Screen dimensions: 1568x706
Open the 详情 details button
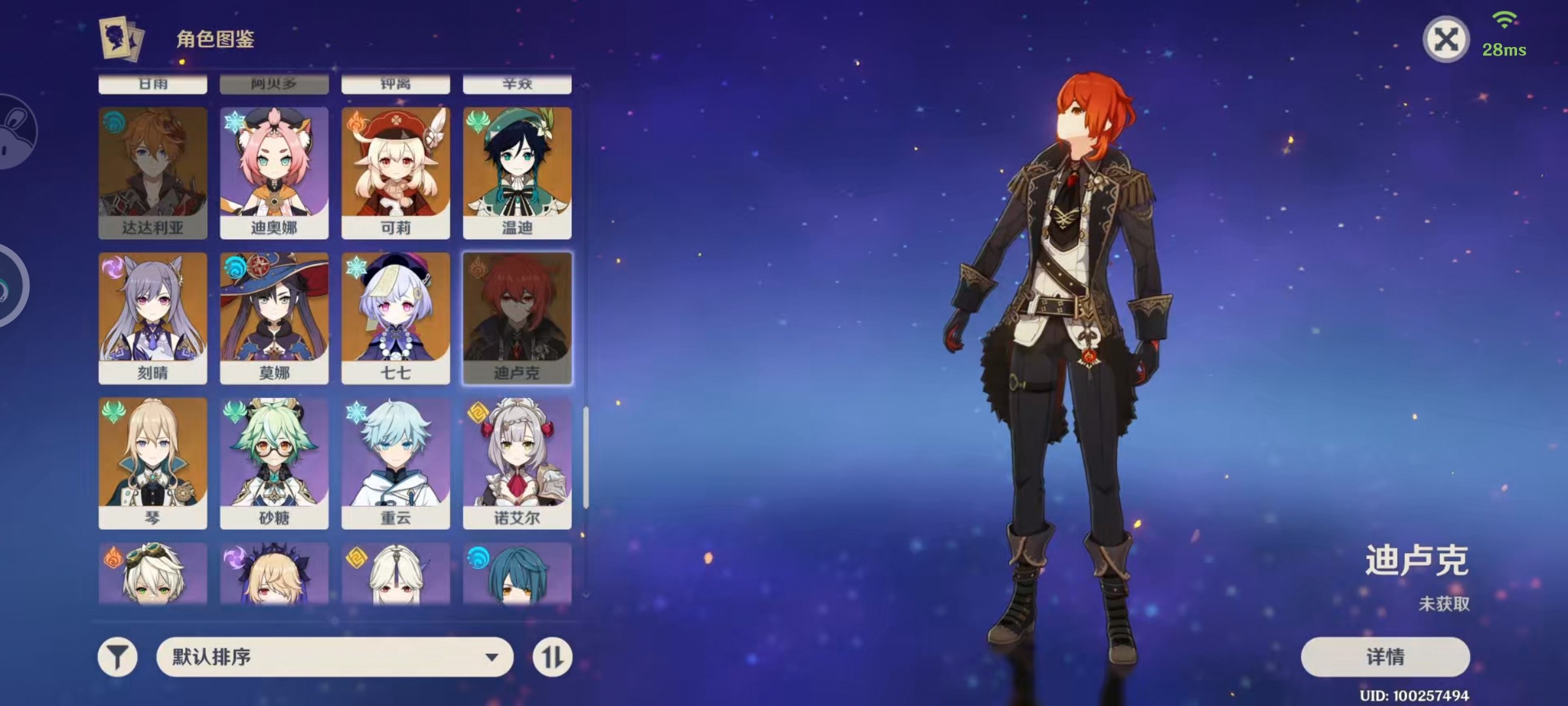[1385, 656]
